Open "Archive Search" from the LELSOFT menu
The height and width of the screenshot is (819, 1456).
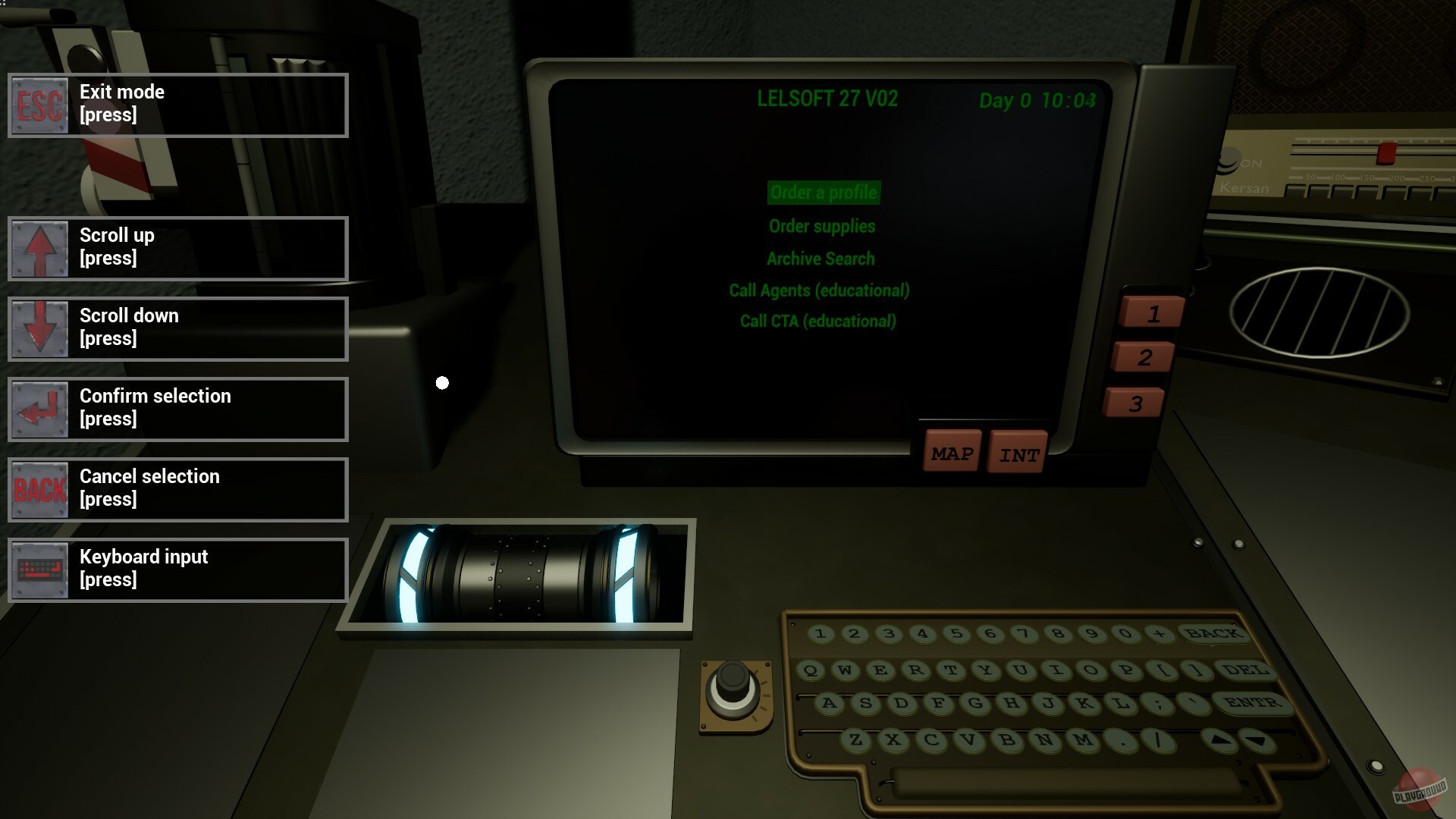tap(821, 258)
